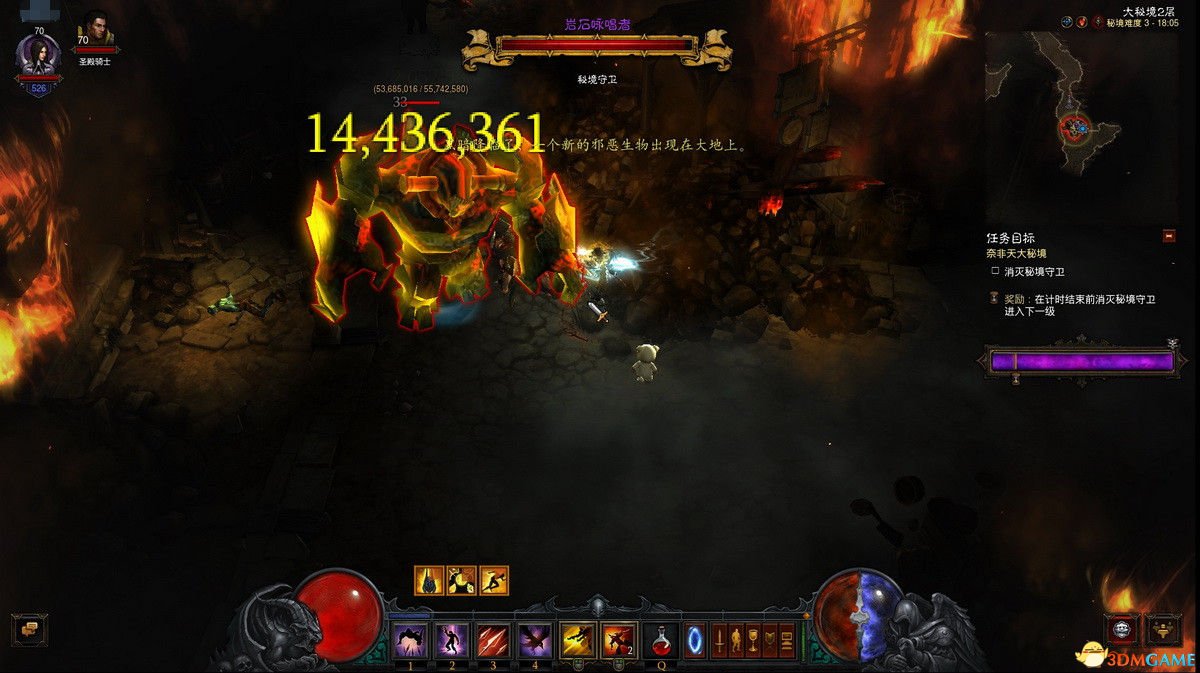The image size is (1200, 673).
Task: Collapse the quest objectives tracker
Action: pyautogui.click(x=1168, y=236)
